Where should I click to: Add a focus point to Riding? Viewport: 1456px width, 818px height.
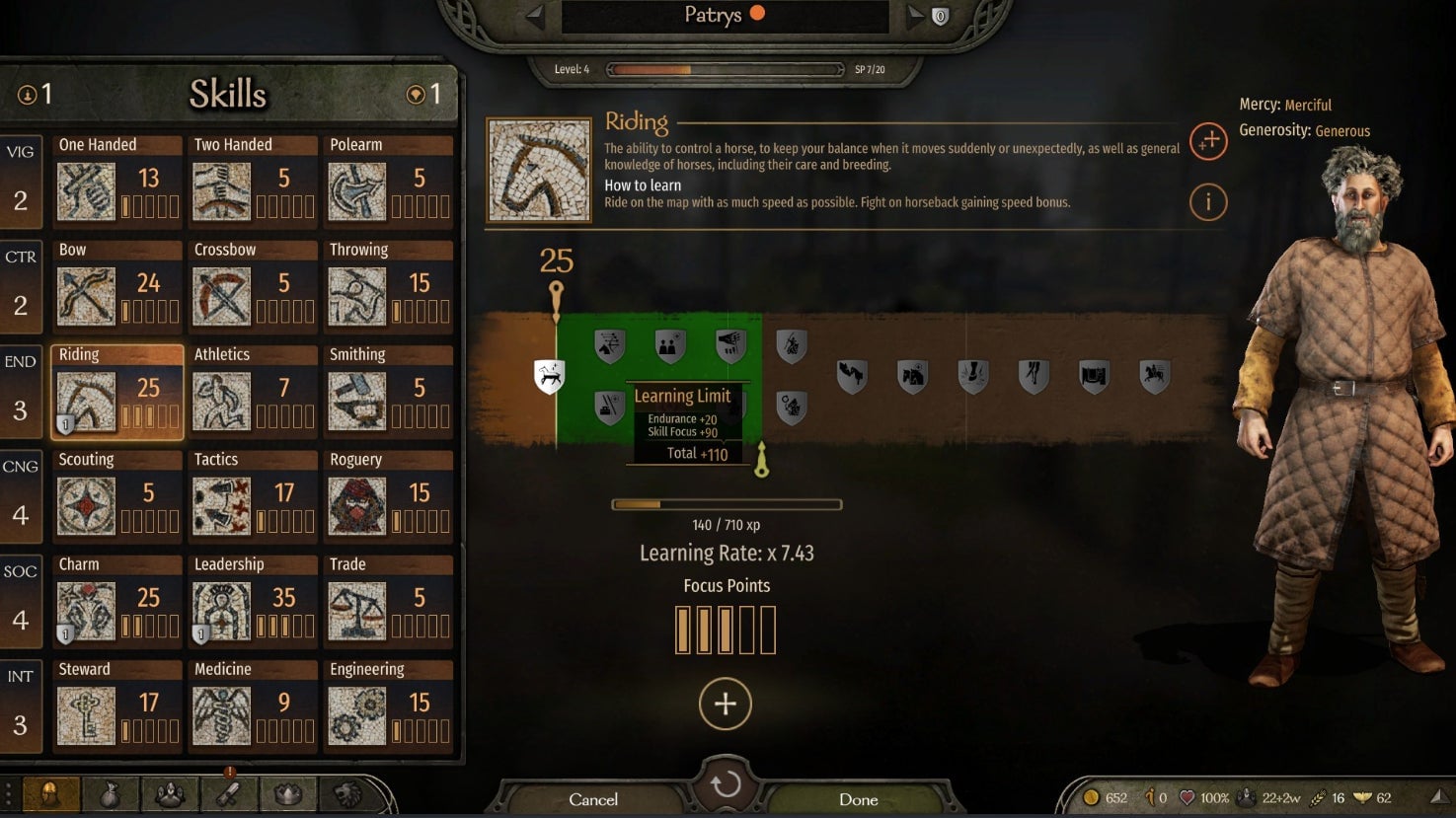[x=726, y=704]
